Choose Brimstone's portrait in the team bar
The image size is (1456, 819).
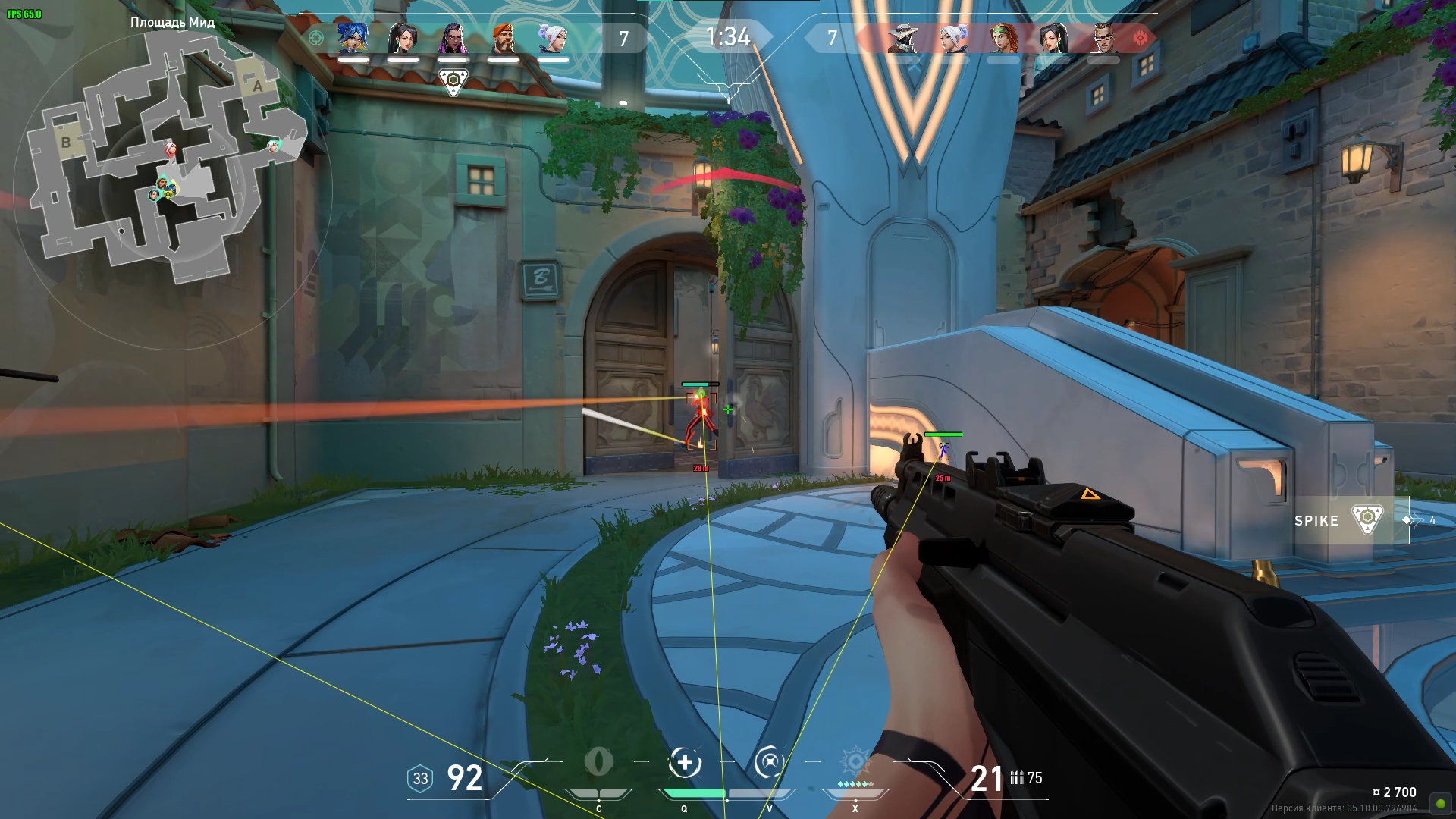(503, 38)
